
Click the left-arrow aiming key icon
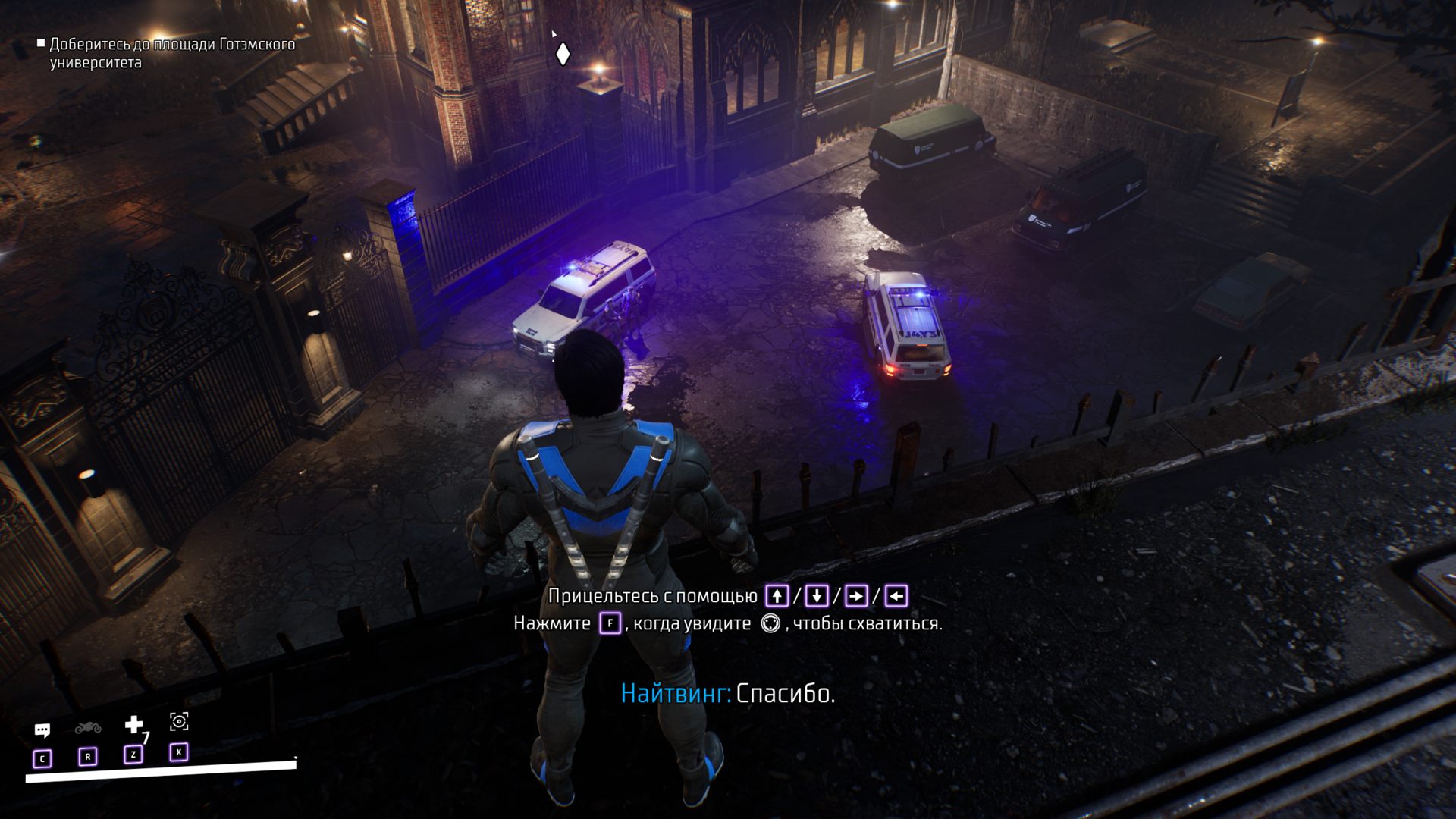898,595
